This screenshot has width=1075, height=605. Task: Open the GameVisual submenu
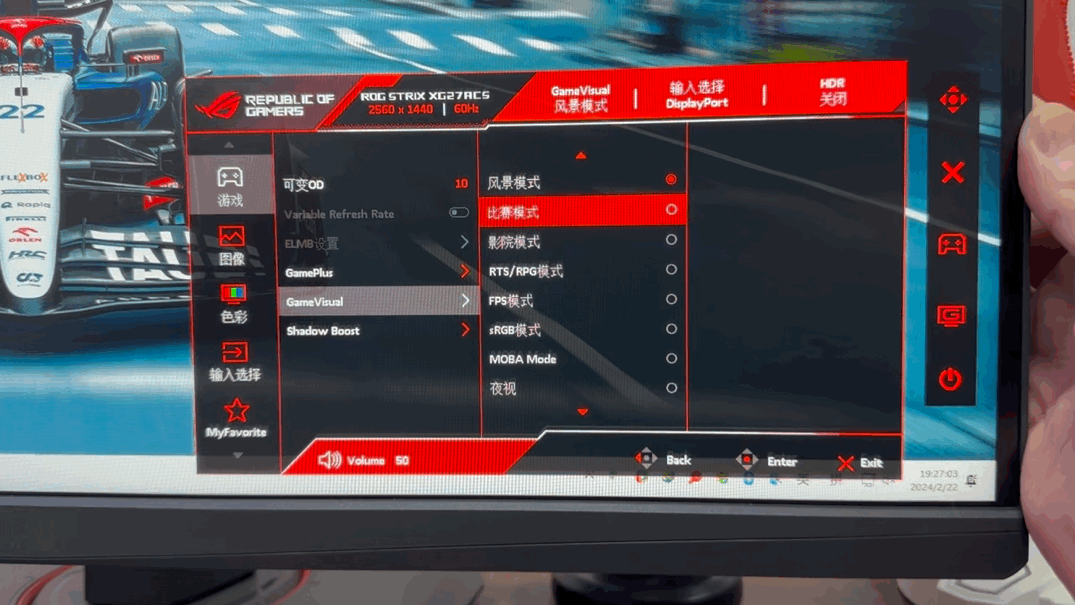click(376, 301)
